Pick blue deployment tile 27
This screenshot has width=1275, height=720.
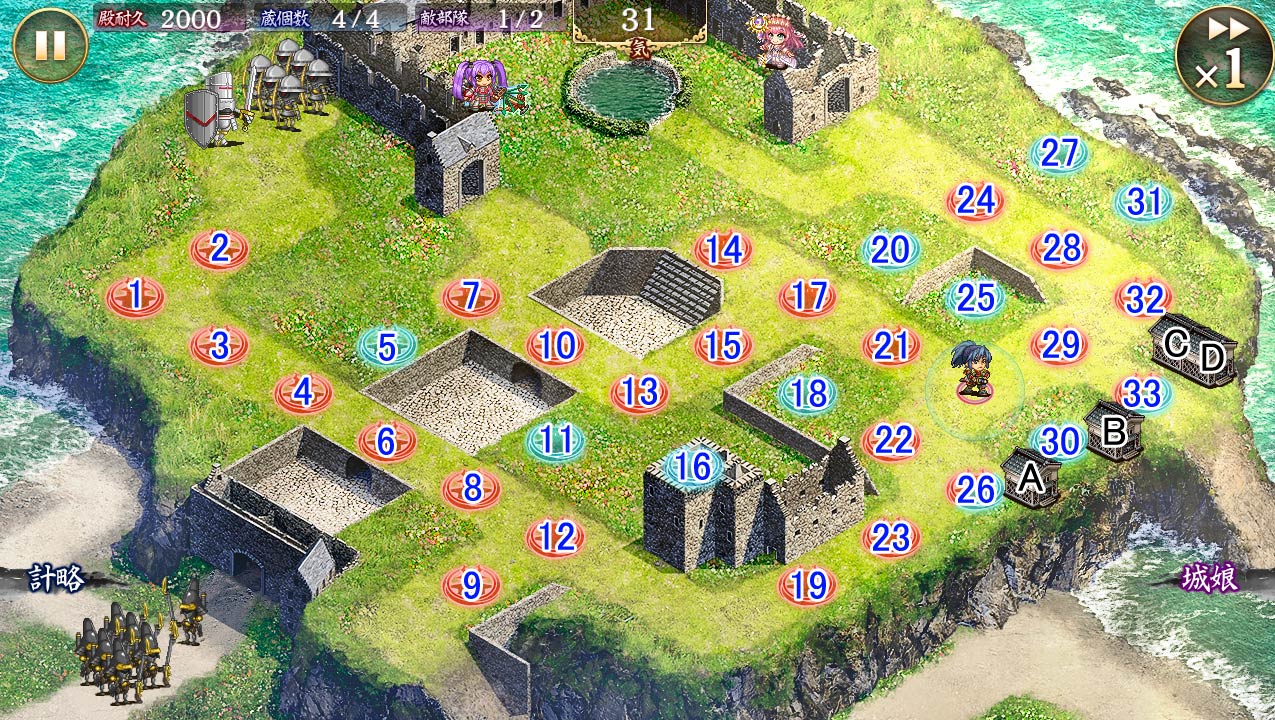pyautogui.click(x=1059, y=154)
